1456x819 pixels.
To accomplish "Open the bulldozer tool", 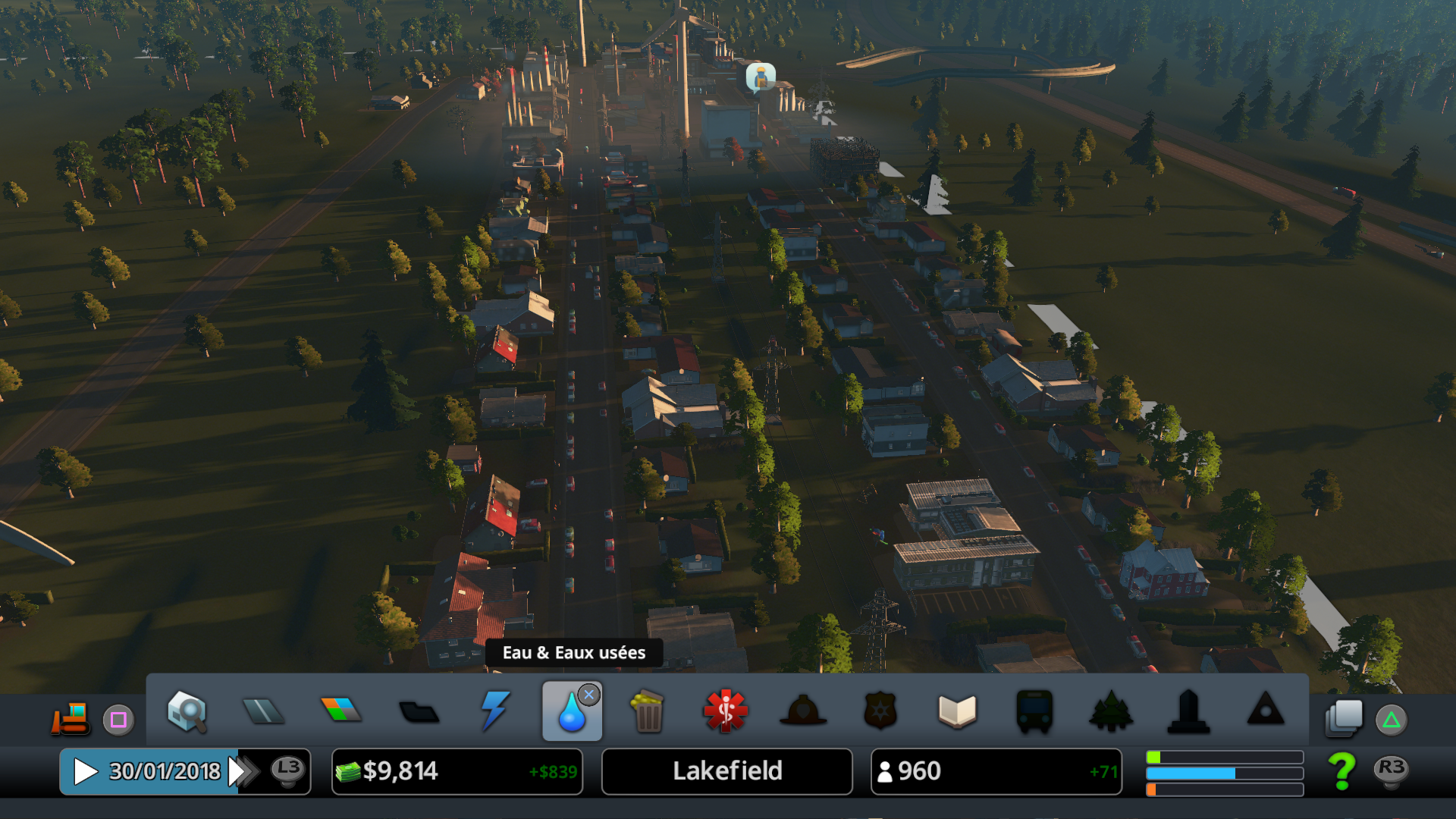I will point(71,718).
